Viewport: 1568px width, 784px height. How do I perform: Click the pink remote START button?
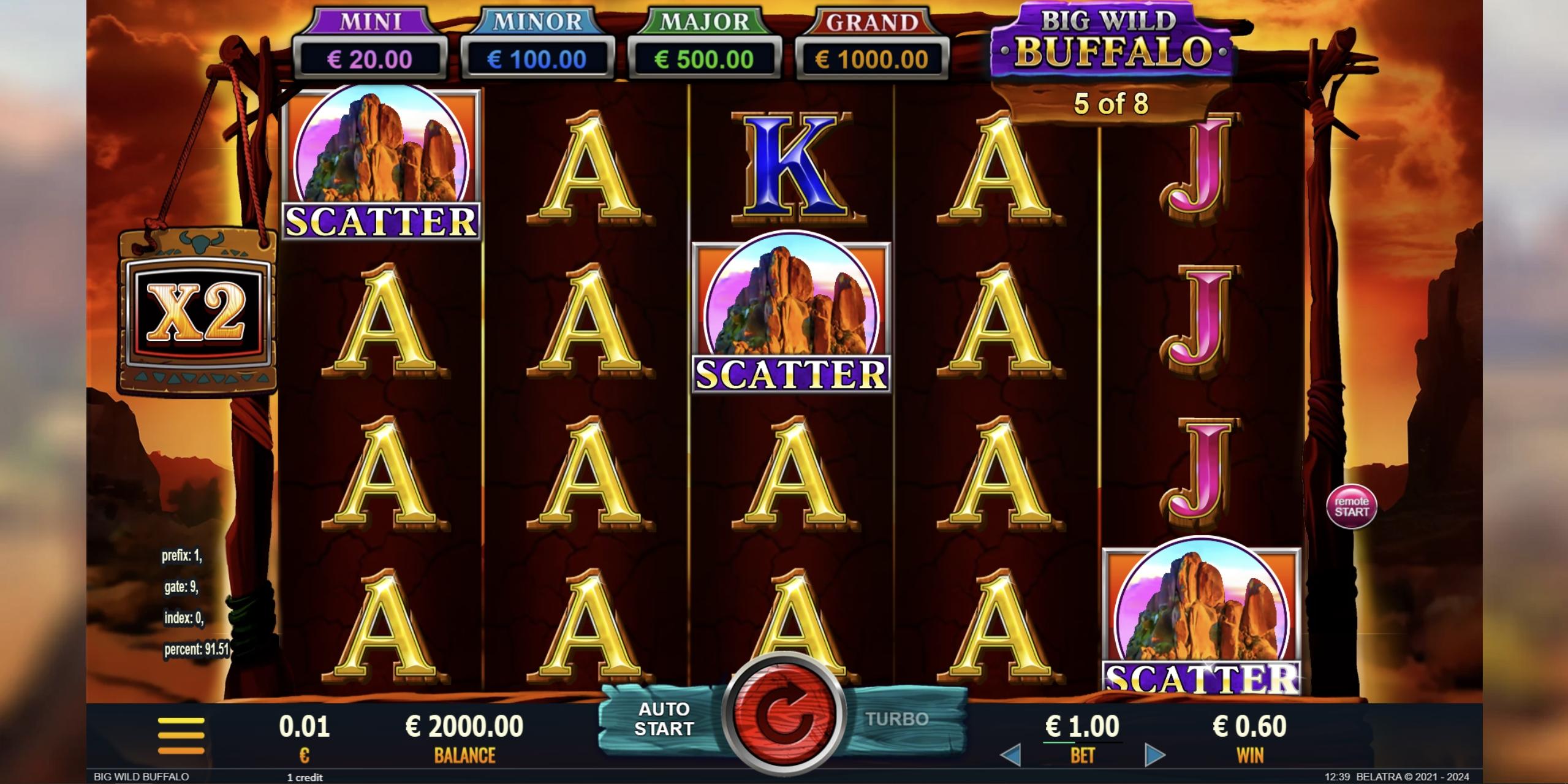(x=1351, y=506)
